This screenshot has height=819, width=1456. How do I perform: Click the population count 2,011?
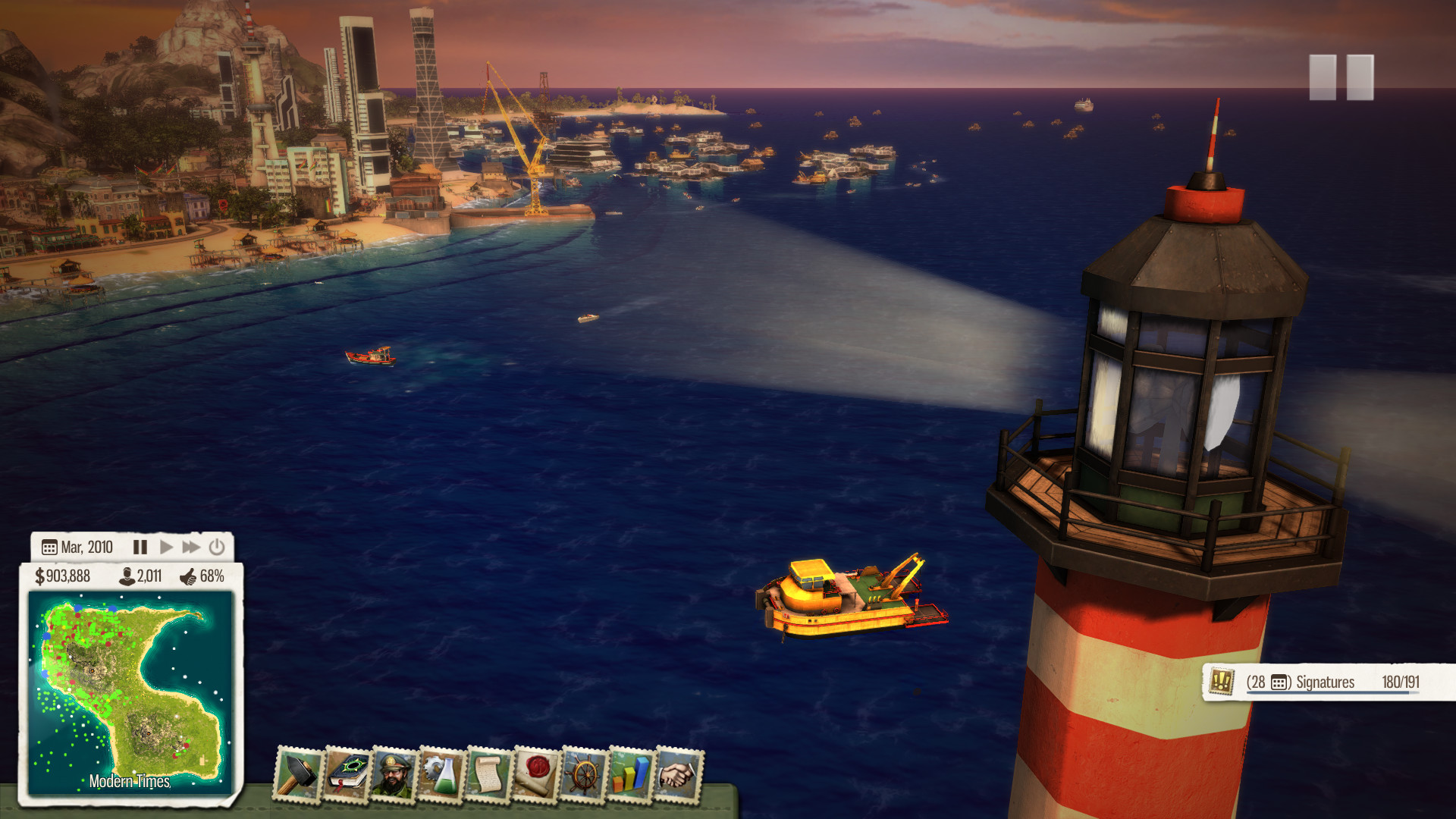[x=140, y=577]
